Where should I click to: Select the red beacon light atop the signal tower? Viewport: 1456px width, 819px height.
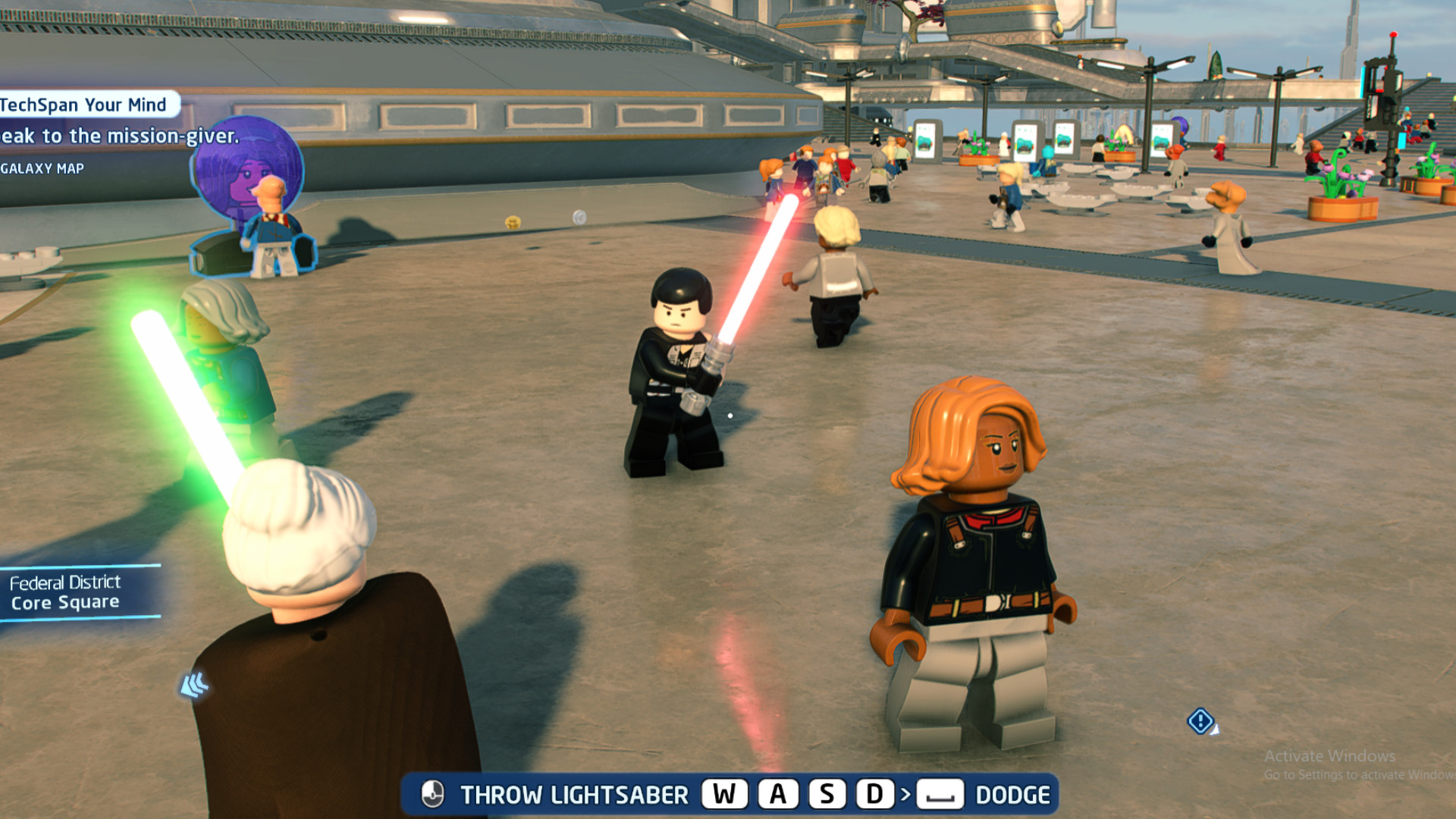pos(1394,34)
